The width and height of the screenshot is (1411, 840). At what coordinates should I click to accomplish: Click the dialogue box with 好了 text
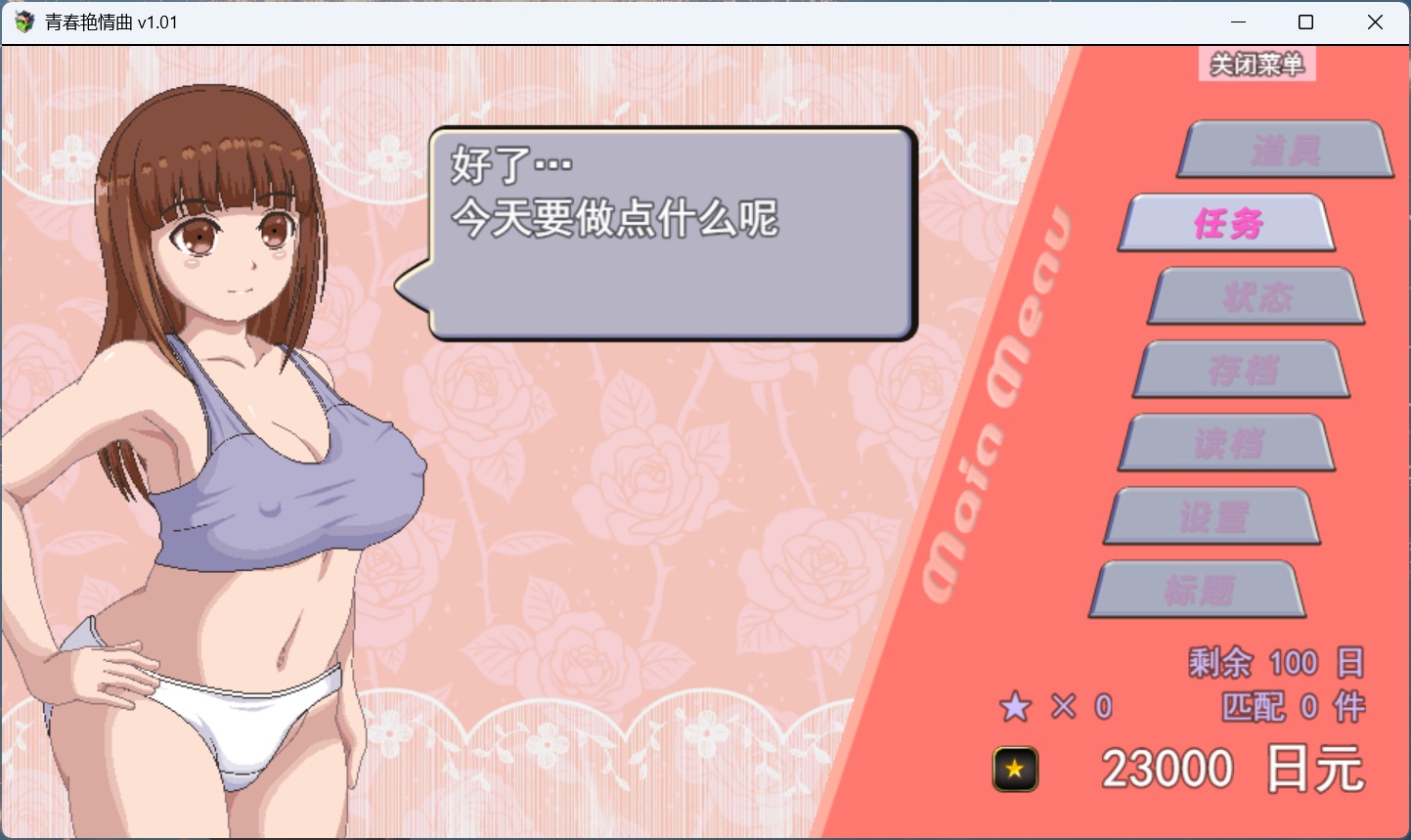(x=670, y=230)
